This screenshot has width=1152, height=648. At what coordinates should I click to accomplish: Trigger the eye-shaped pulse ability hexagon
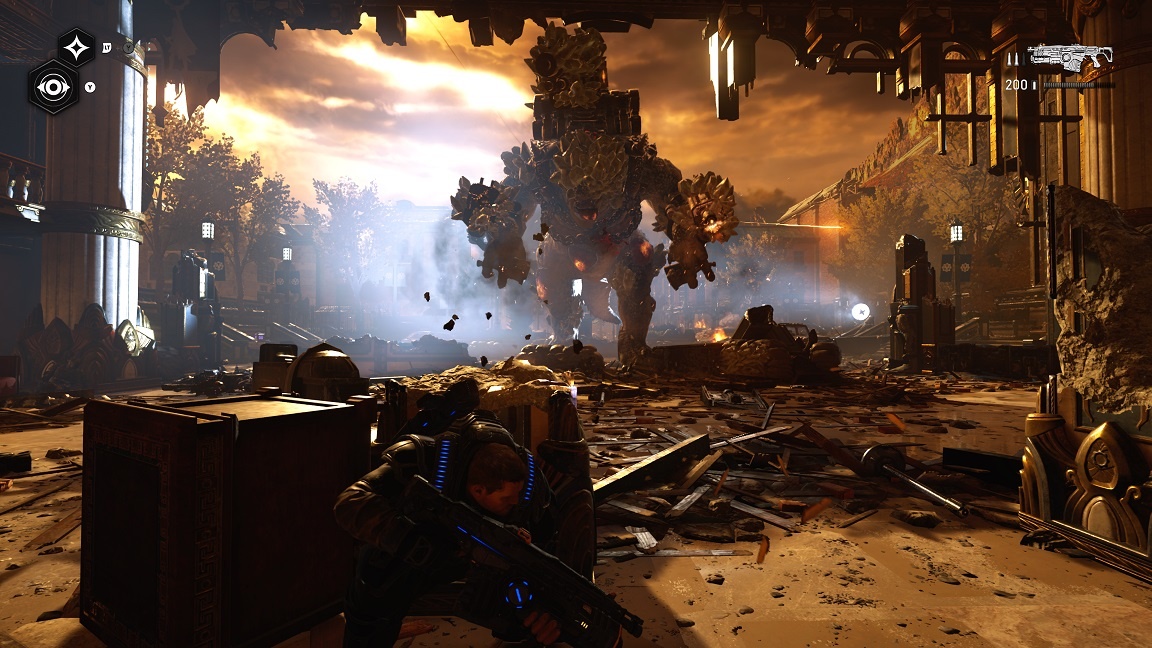point(53,87)
